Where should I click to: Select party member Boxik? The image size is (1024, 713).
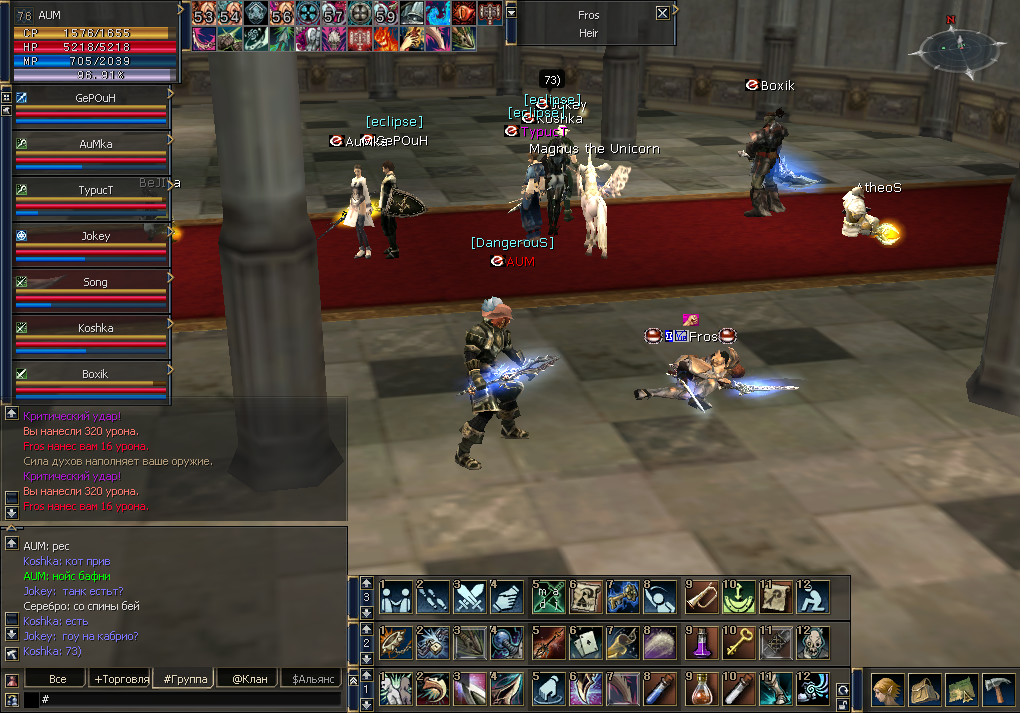pos(95,374)
